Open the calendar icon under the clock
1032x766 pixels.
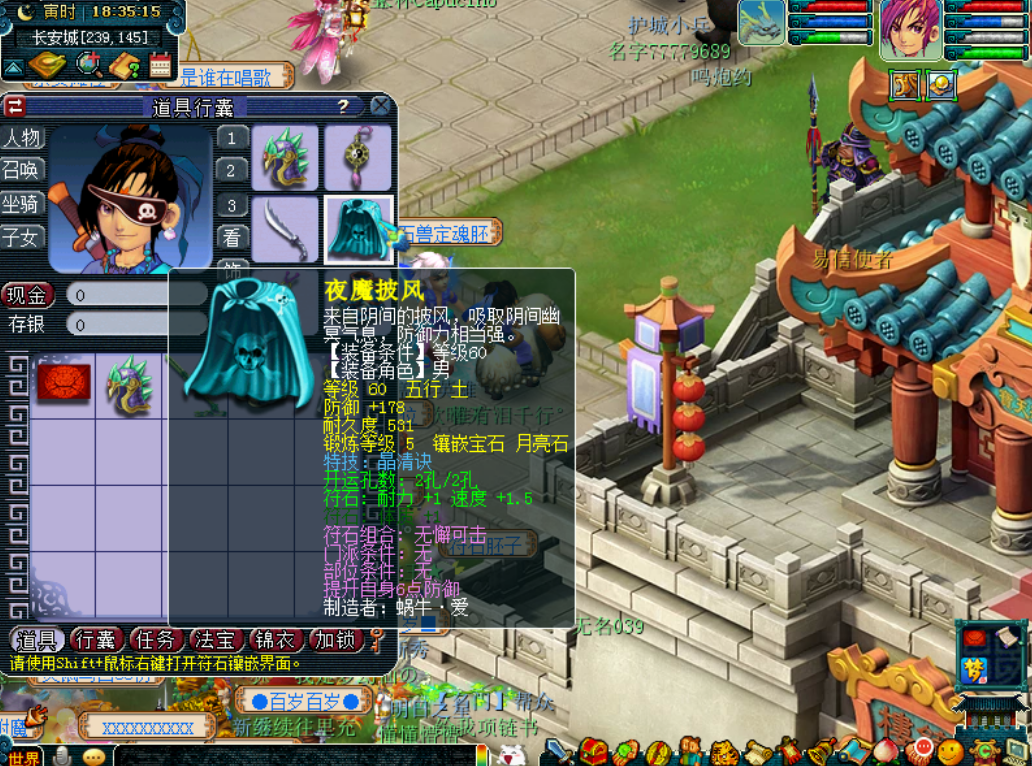click(x=160, y=65)
